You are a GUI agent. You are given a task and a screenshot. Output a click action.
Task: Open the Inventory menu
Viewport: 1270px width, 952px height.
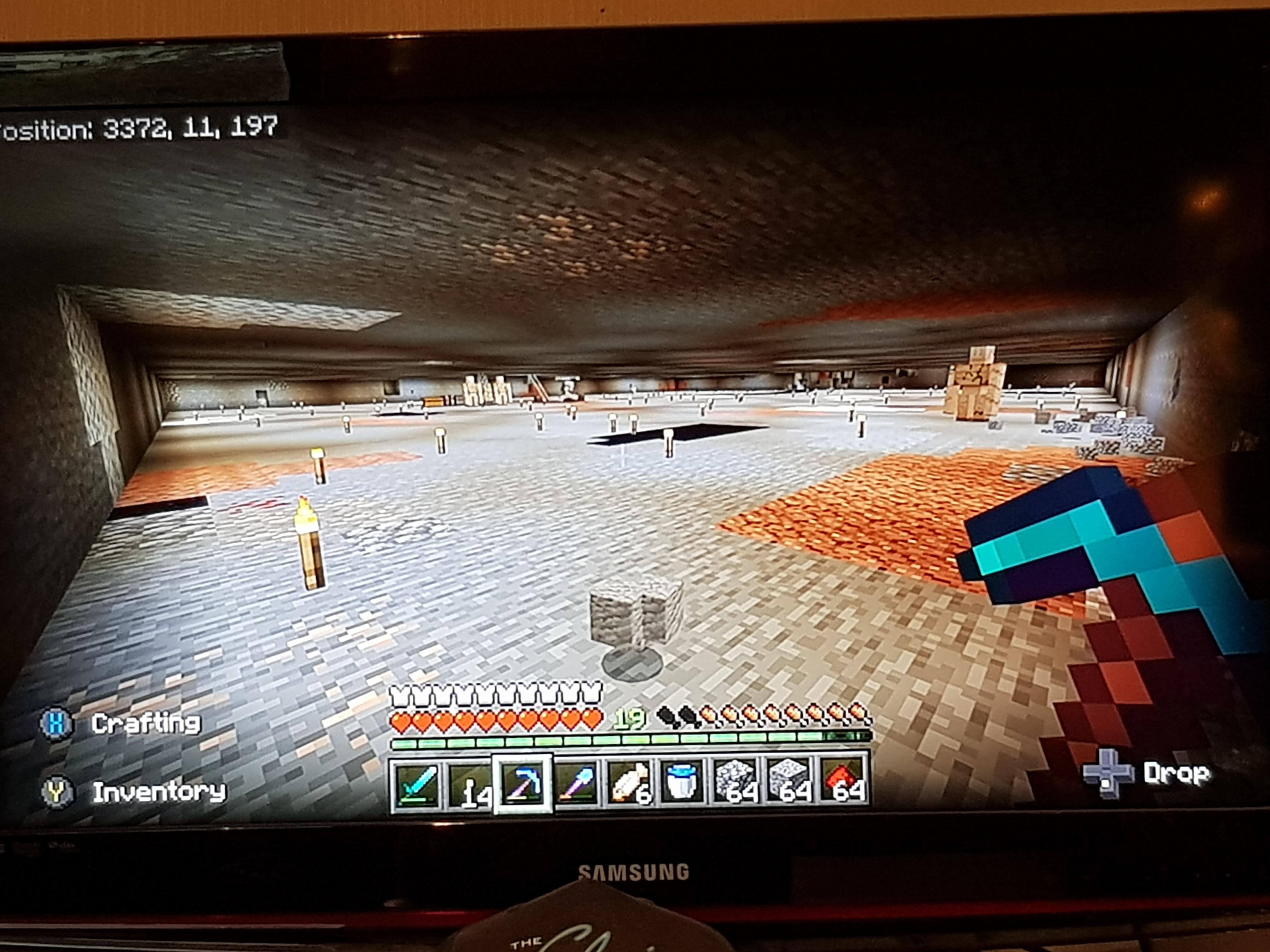(x=160, y=791)
